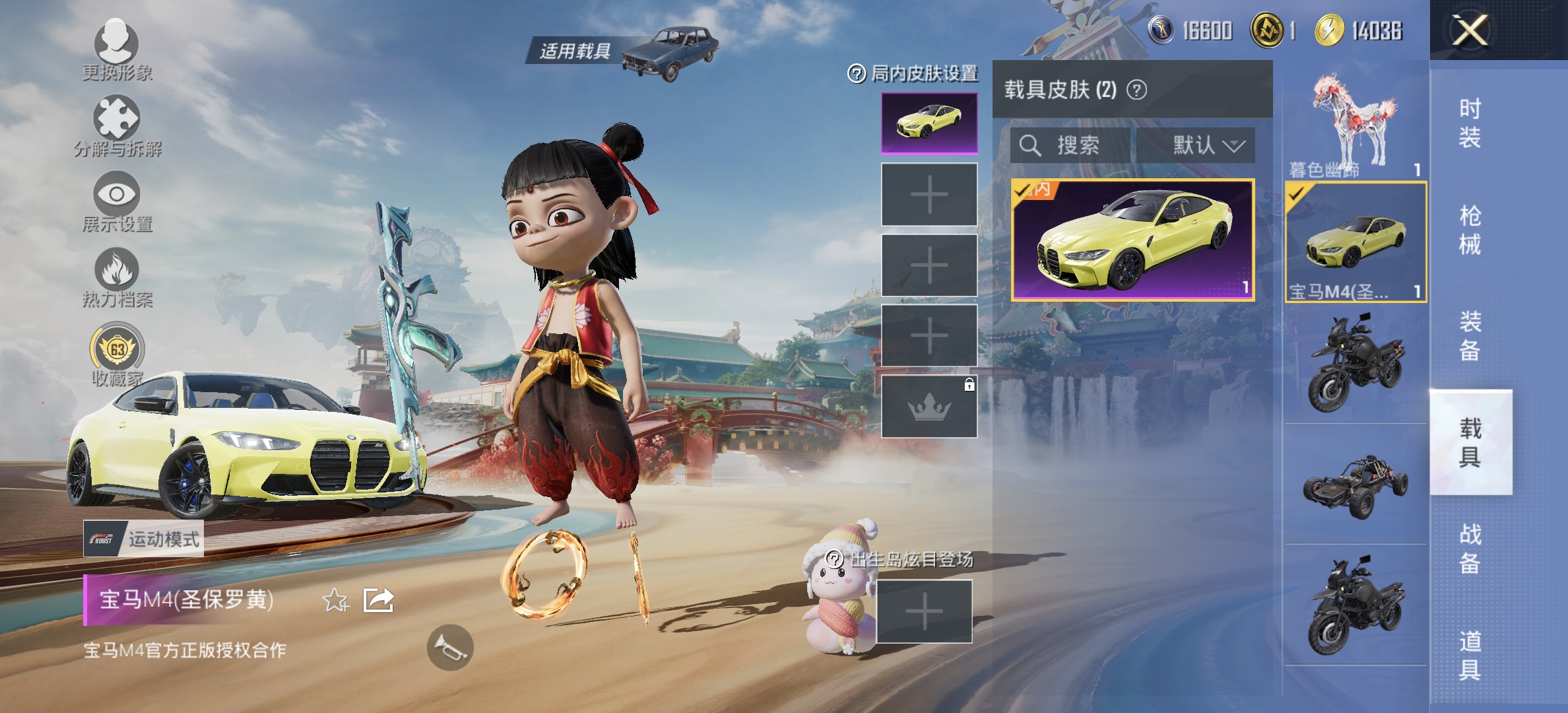Screen dimensions: 1568x713
Task: Select the 装备 equipment tab
Action: click(1470, 335)
